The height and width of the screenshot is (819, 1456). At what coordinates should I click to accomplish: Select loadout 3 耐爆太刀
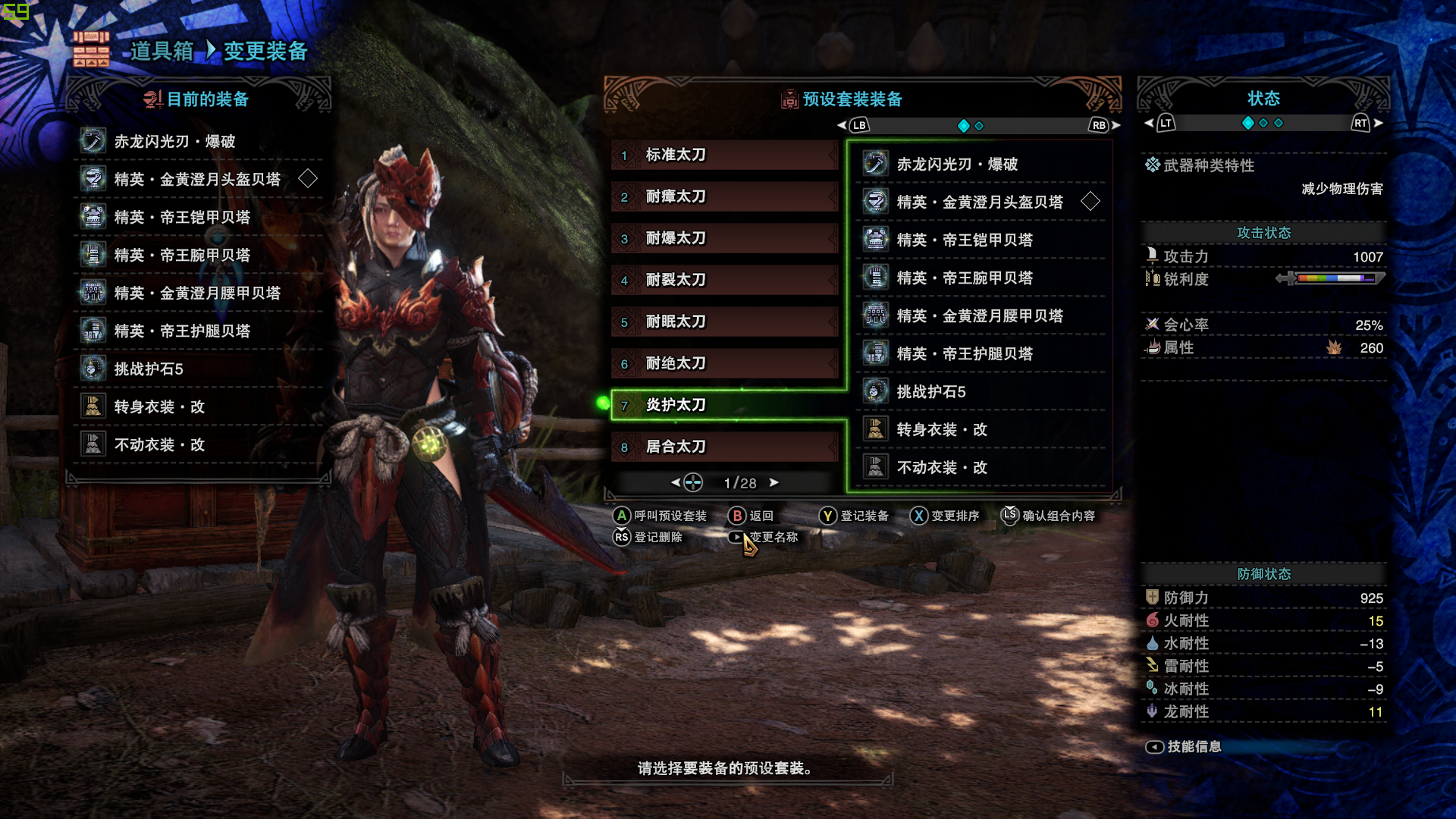pos(724,239)
